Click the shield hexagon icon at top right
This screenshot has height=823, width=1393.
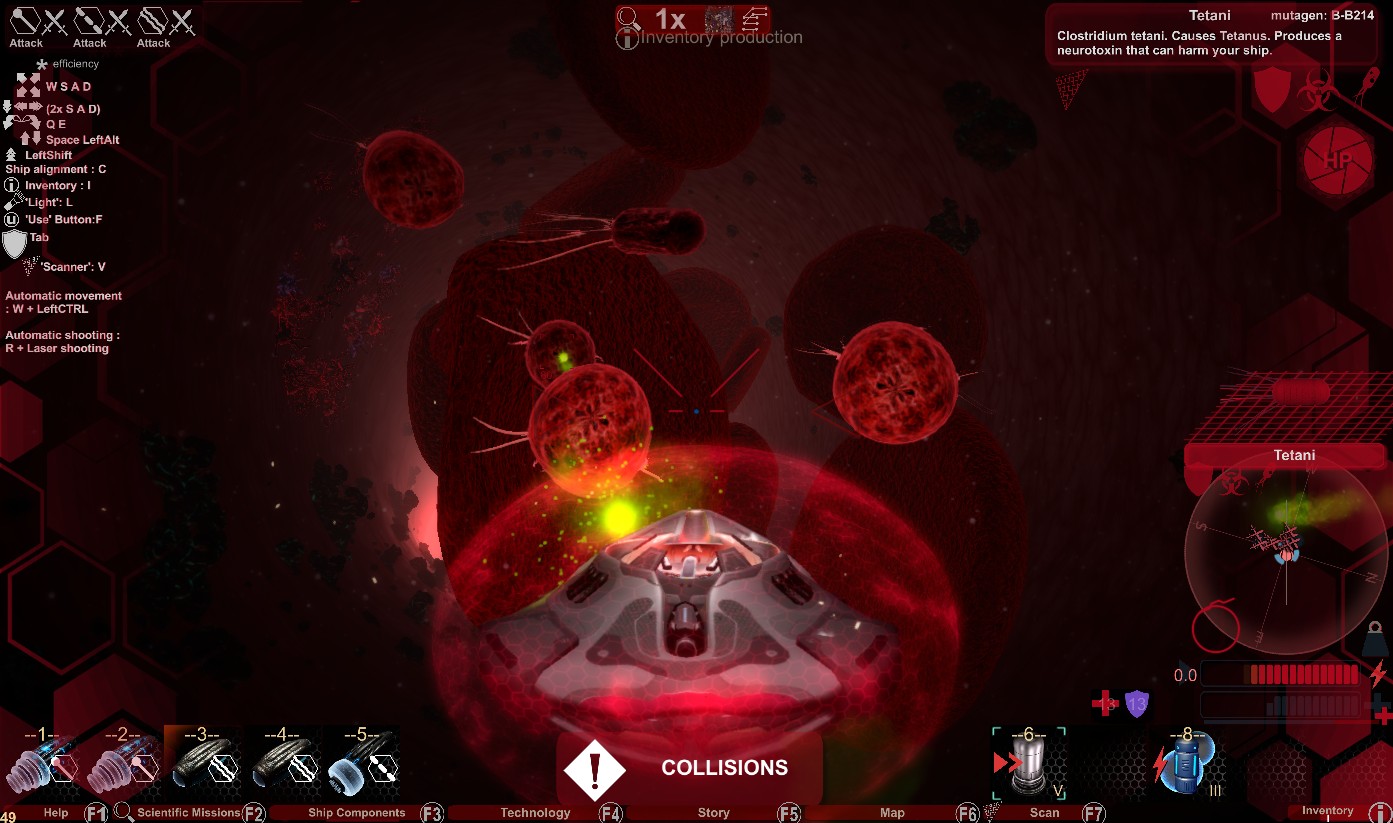(x=1273, y=92)
